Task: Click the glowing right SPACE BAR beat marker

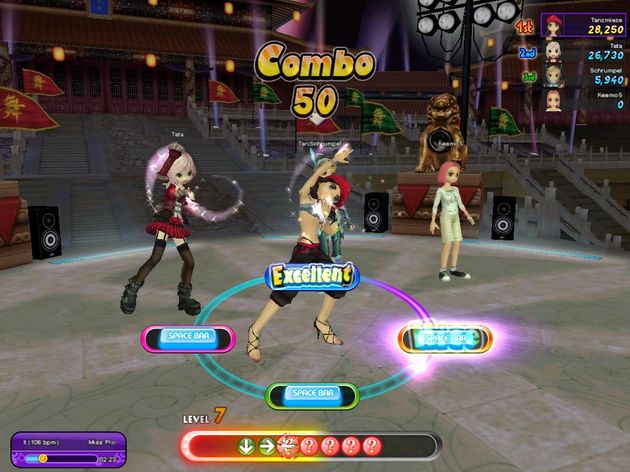Action: (x=446, y=338)
